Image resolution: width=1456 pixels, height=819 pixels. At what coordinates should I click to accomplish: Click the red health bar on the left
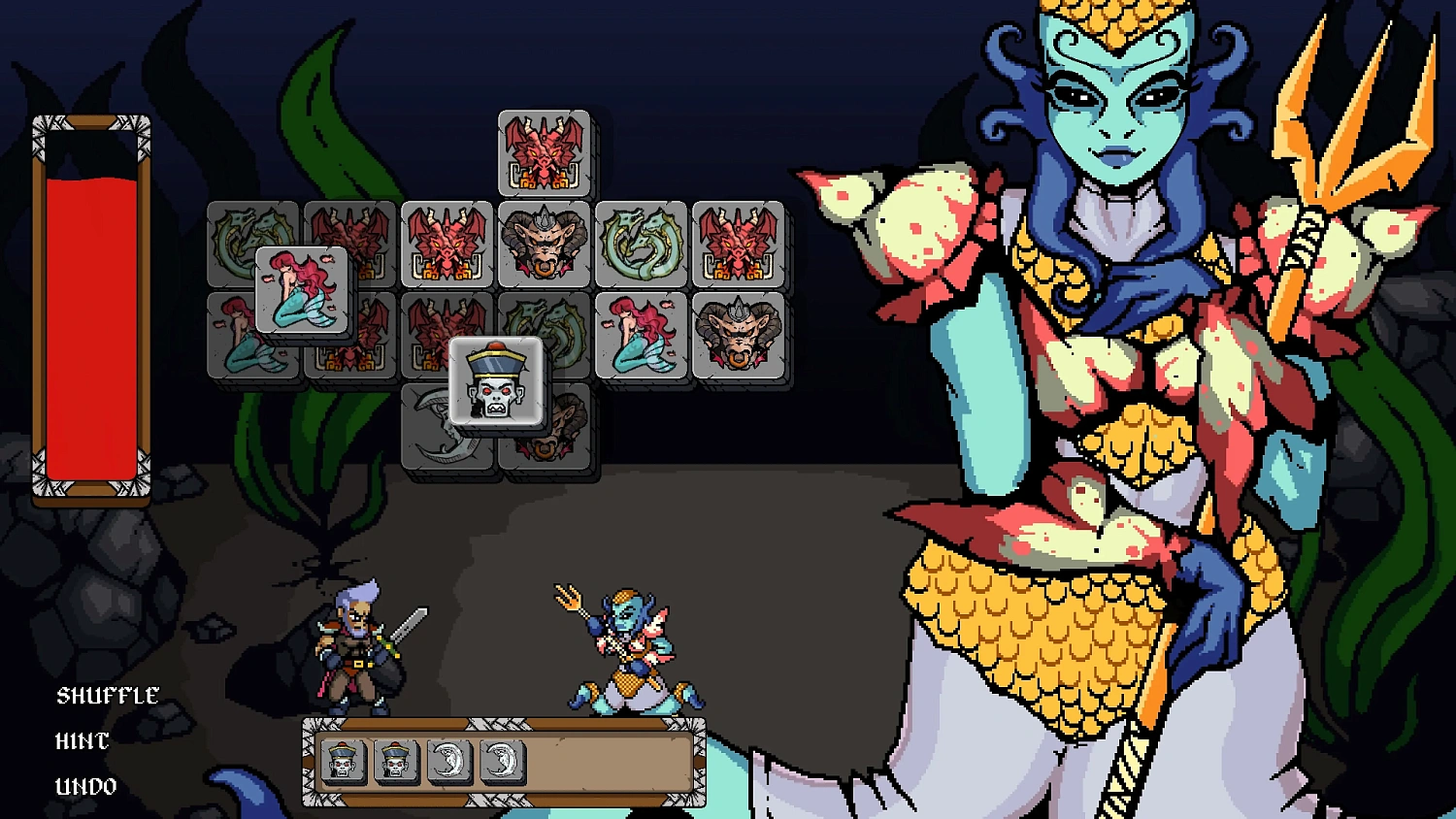(92, 311)
